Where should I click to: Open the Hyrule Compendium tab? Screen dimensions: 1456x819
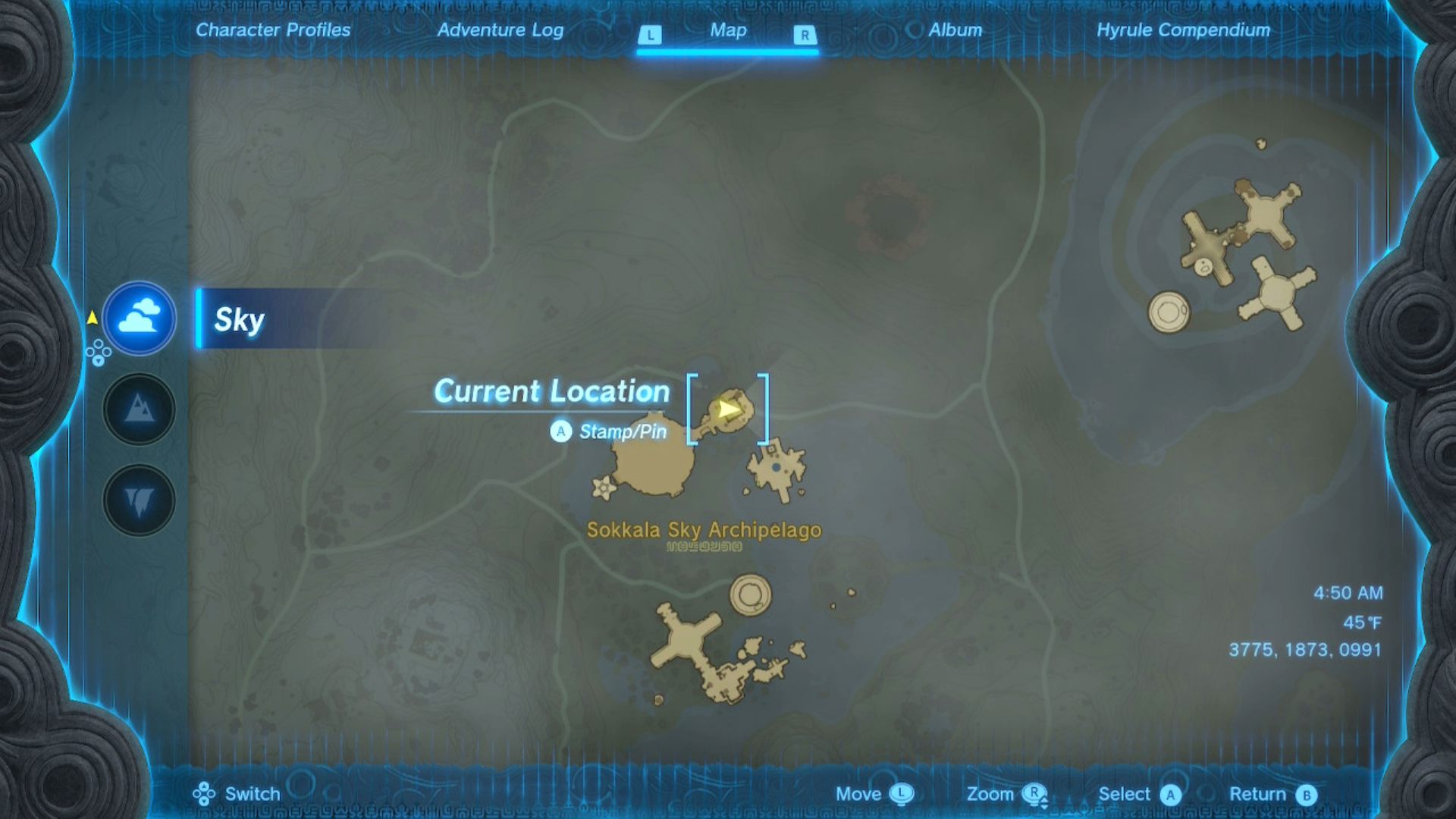(x=1185, y=31)
